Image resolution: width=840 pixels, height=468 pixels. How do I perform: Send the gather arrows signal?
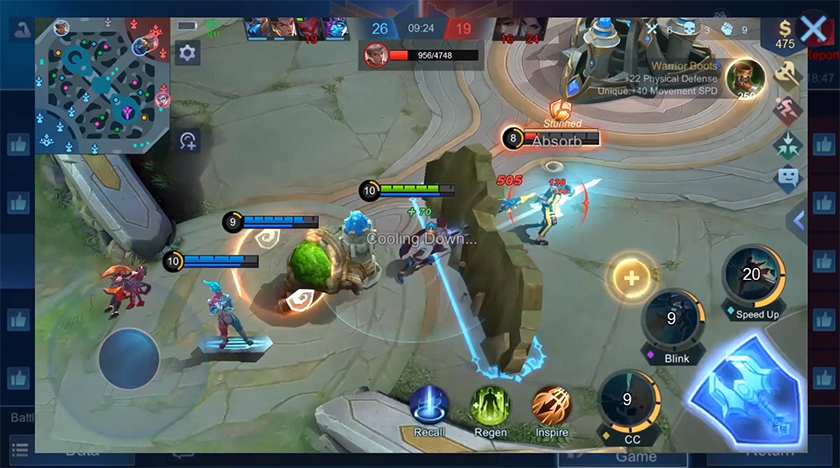point(789,143)
